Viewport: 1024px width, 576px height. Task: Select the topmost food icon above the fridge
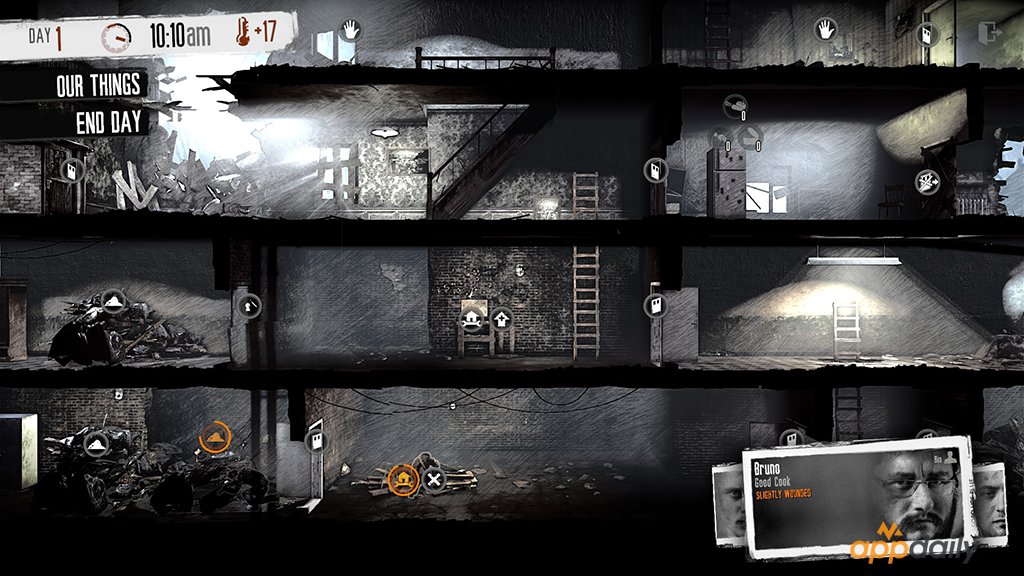tap(734, 103)
